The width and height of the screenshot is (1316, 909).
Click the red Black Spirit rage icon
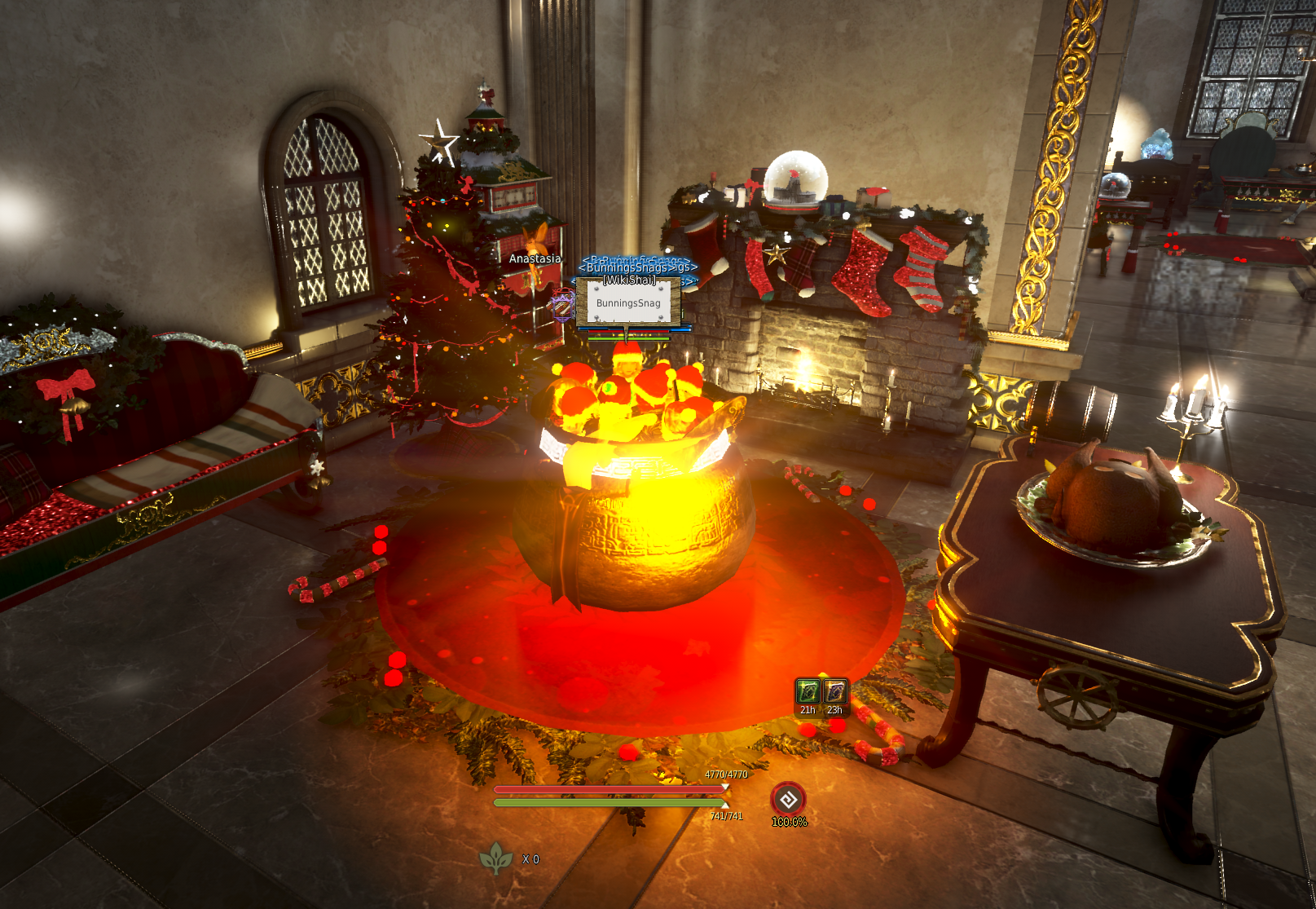788,800
